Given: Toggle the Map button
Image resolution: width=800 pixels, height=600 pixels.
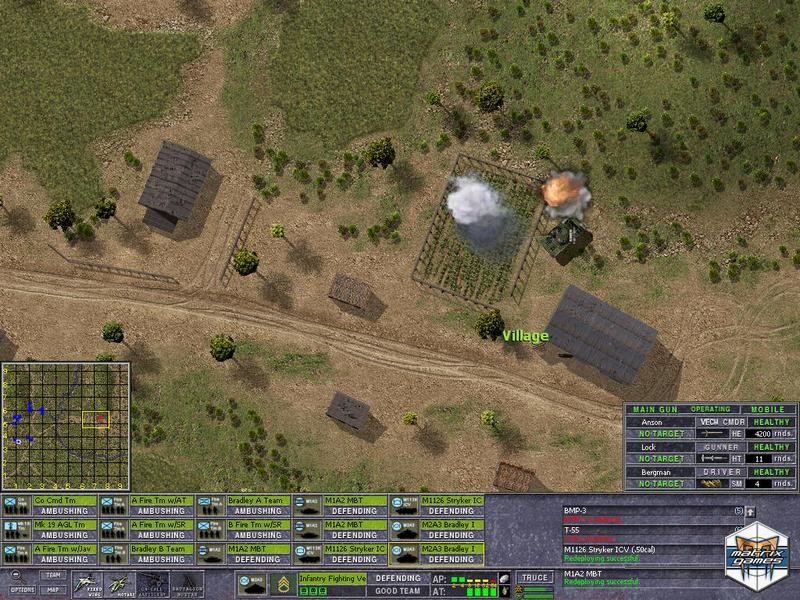Looking at the screenshot, I should [54, 590].
